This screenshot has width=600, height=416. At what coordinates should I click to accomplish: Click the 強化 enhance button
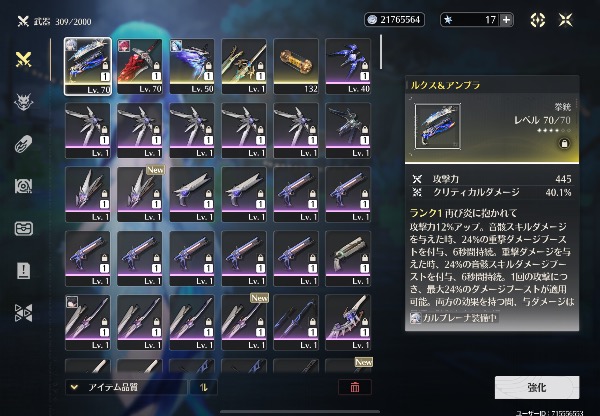[536, 387]
